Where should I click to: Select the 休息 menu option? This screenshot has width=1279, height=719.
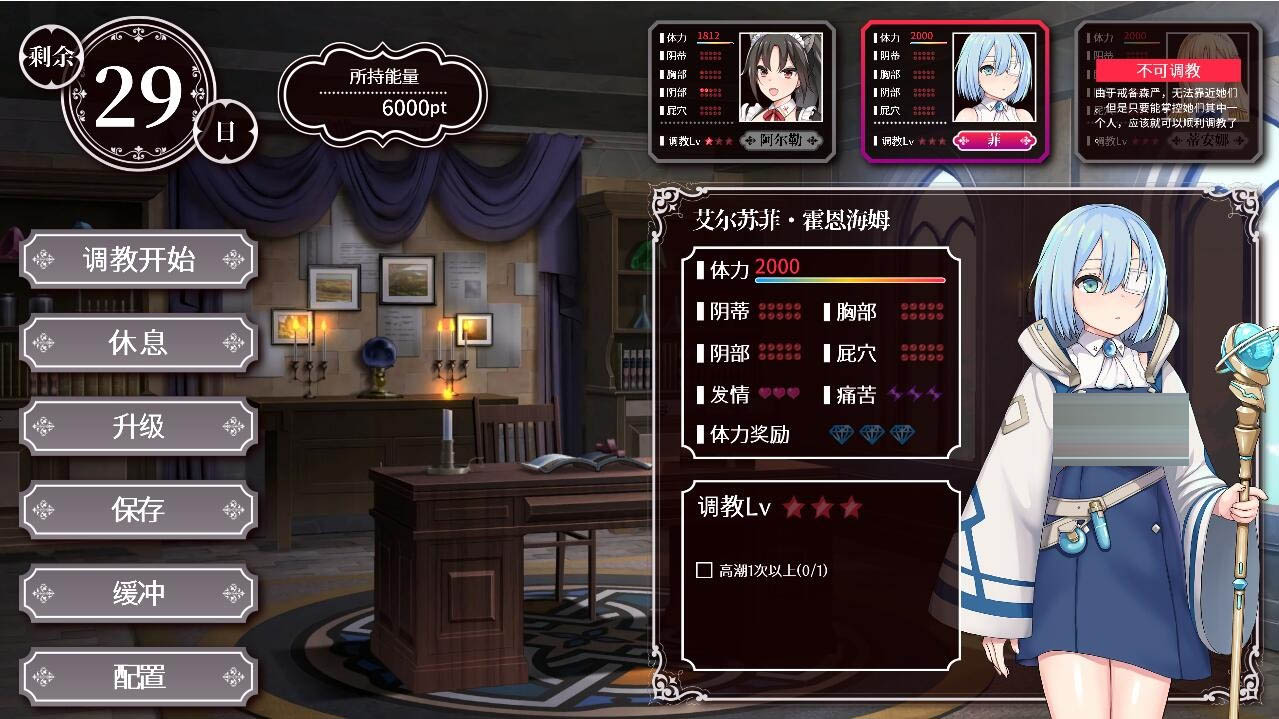point(138,343)
